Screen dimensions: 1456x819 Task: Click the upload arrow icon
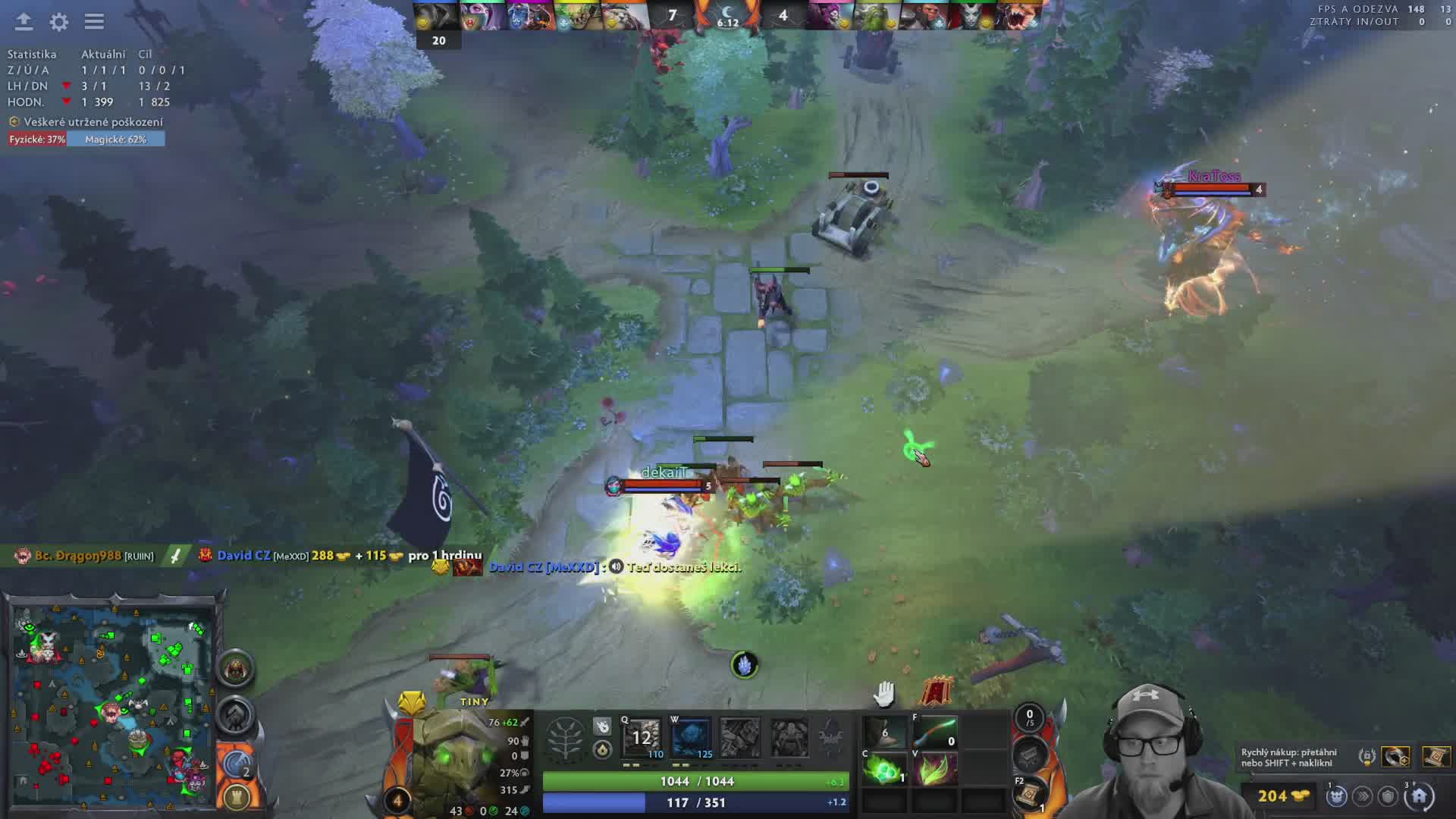click(24, 22)
